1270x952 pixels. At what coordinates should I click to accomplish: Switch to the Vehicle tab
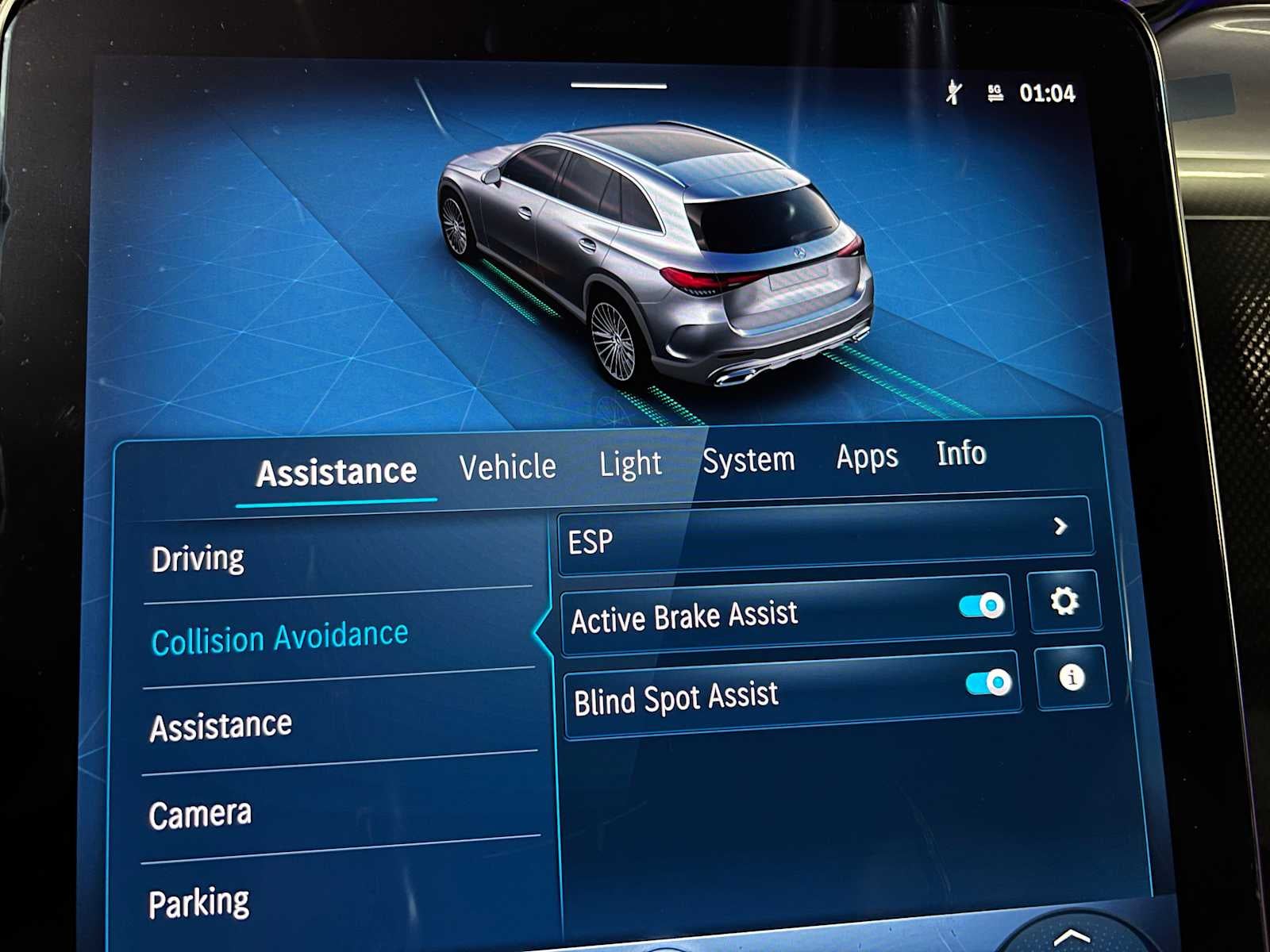509,465
